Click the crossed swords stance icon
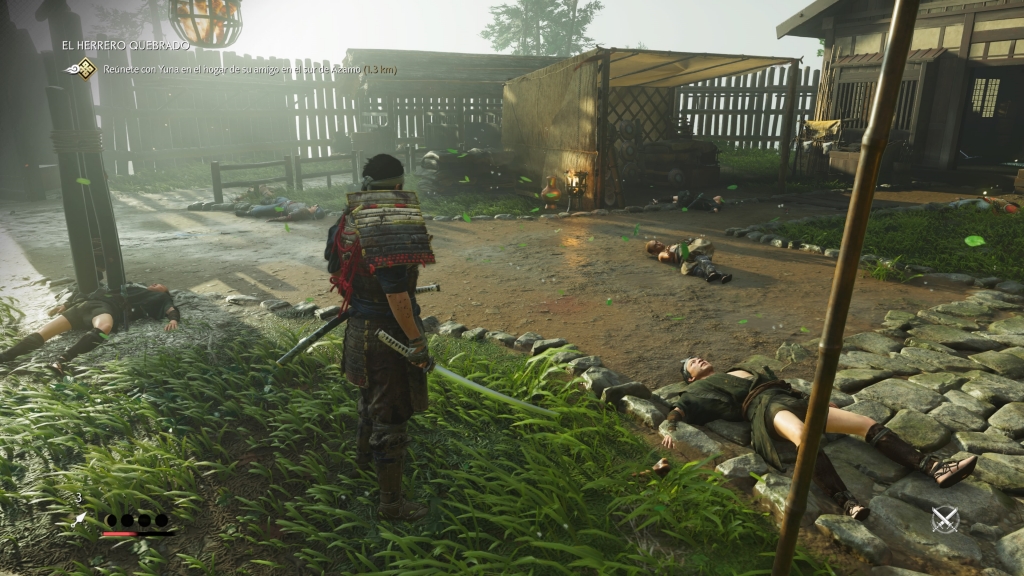The width and height of the screenshot is (1024, 576). pos(944,519)
